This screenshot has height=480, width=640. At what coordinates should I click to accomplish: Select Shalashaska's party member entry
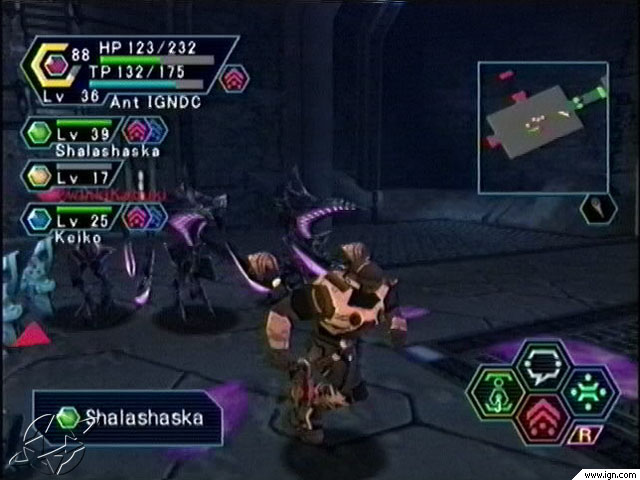[x=75, y=136]
